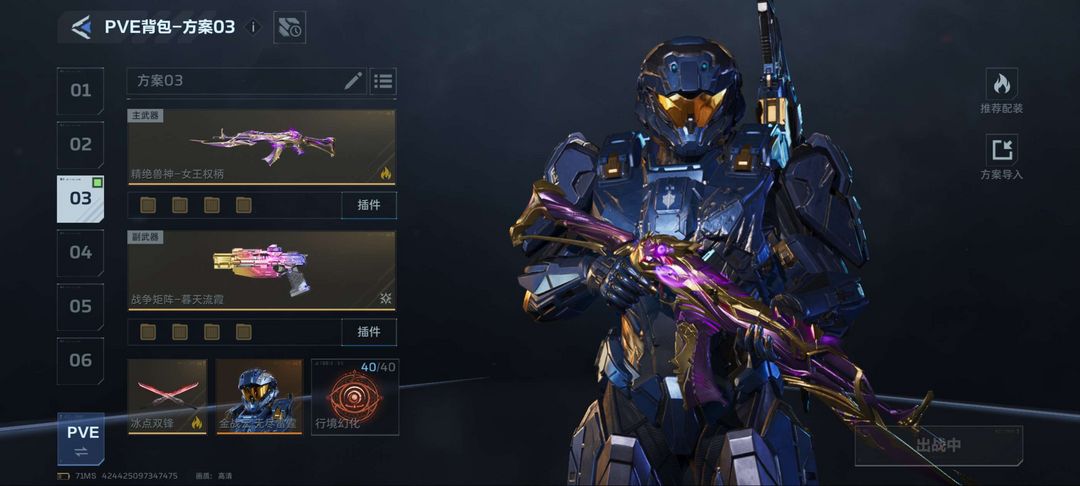1080x486 pixels.
Task: Open the list view icon beside 方案03
Action: point(383,81)
